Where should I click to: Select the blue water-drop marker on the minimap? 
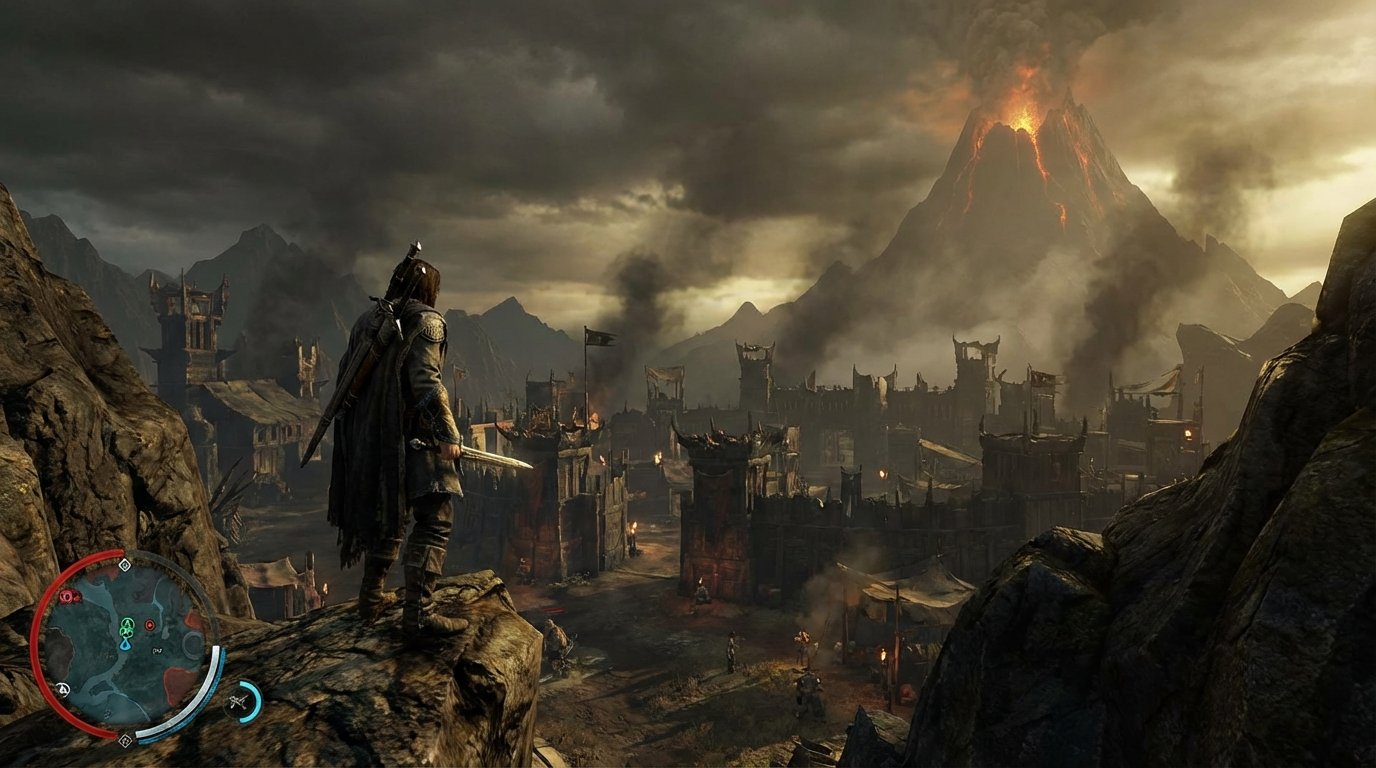pos(126,645)
